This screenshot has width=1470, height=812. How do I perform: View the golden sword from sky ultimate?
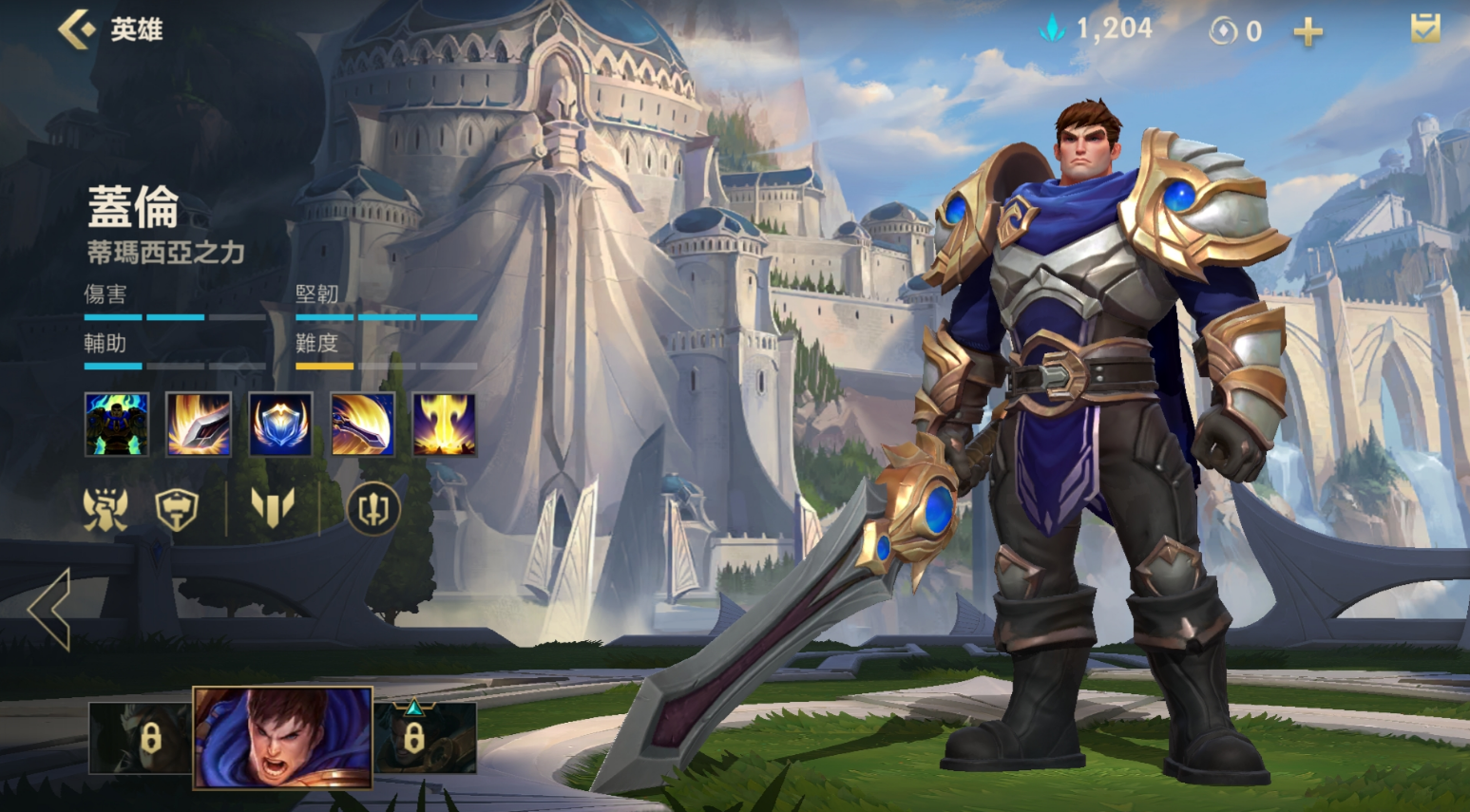click(444, 424)
